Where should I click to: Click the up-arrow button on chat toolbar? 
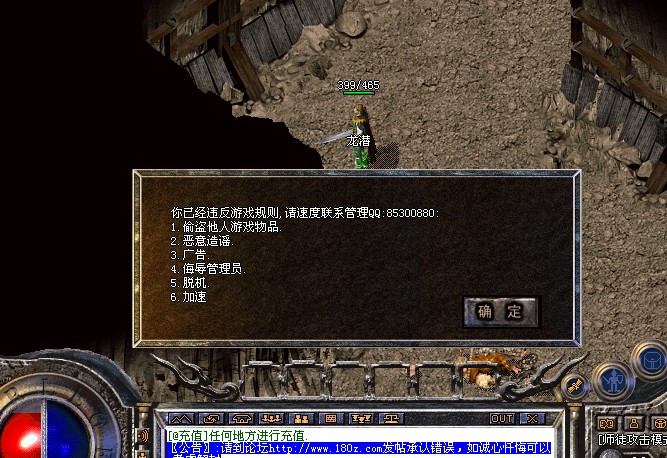[180, 418]
